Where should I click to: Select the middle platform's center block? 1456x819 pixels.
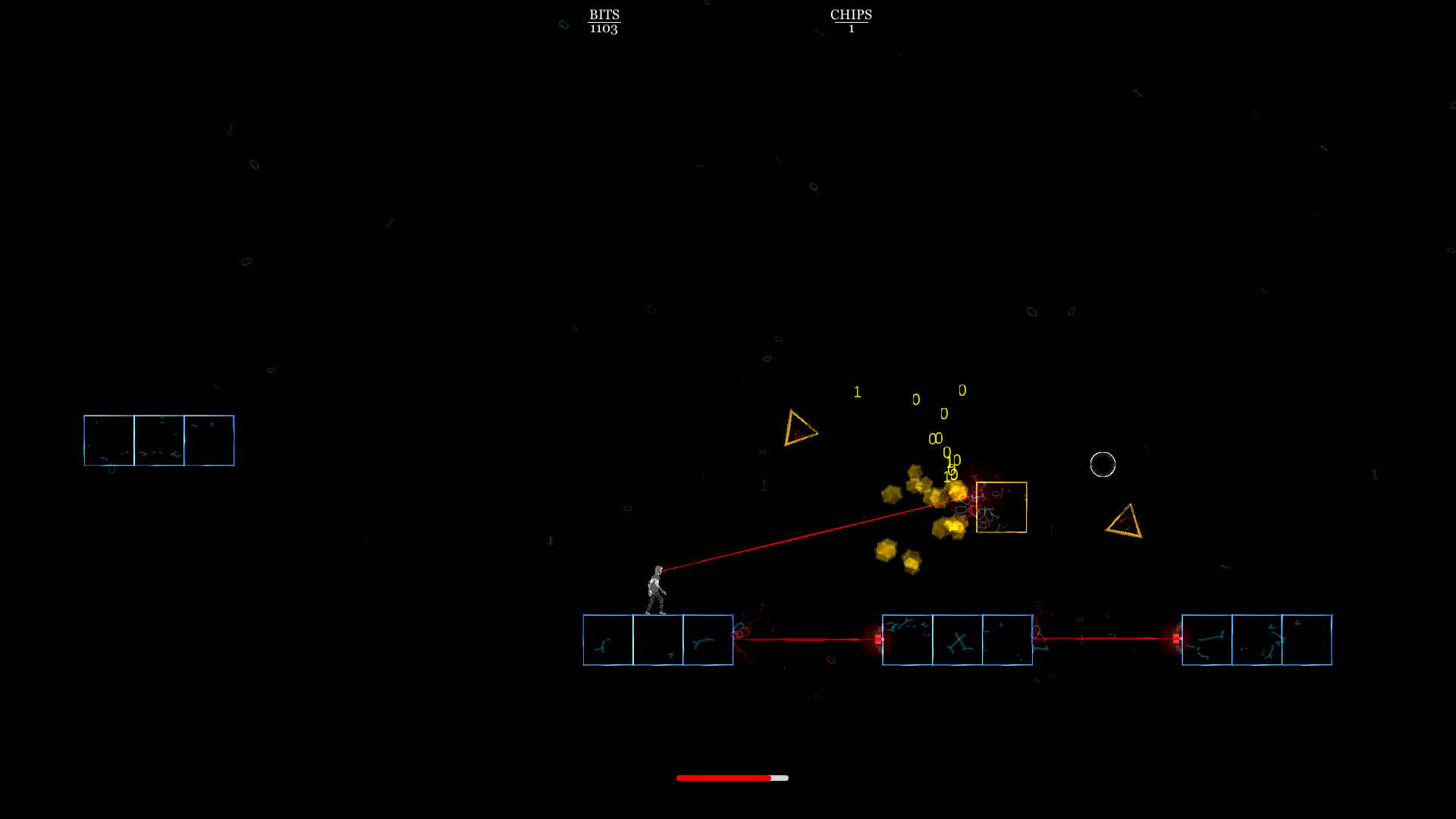pyautogui.click(x=957, y=639)
